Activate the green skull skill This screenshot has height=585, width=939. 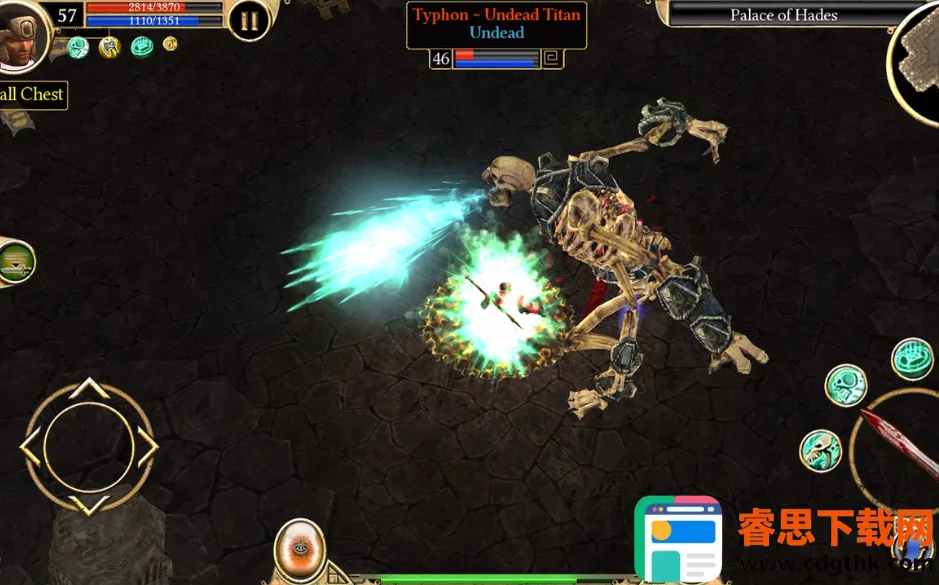tap(845, 385)
